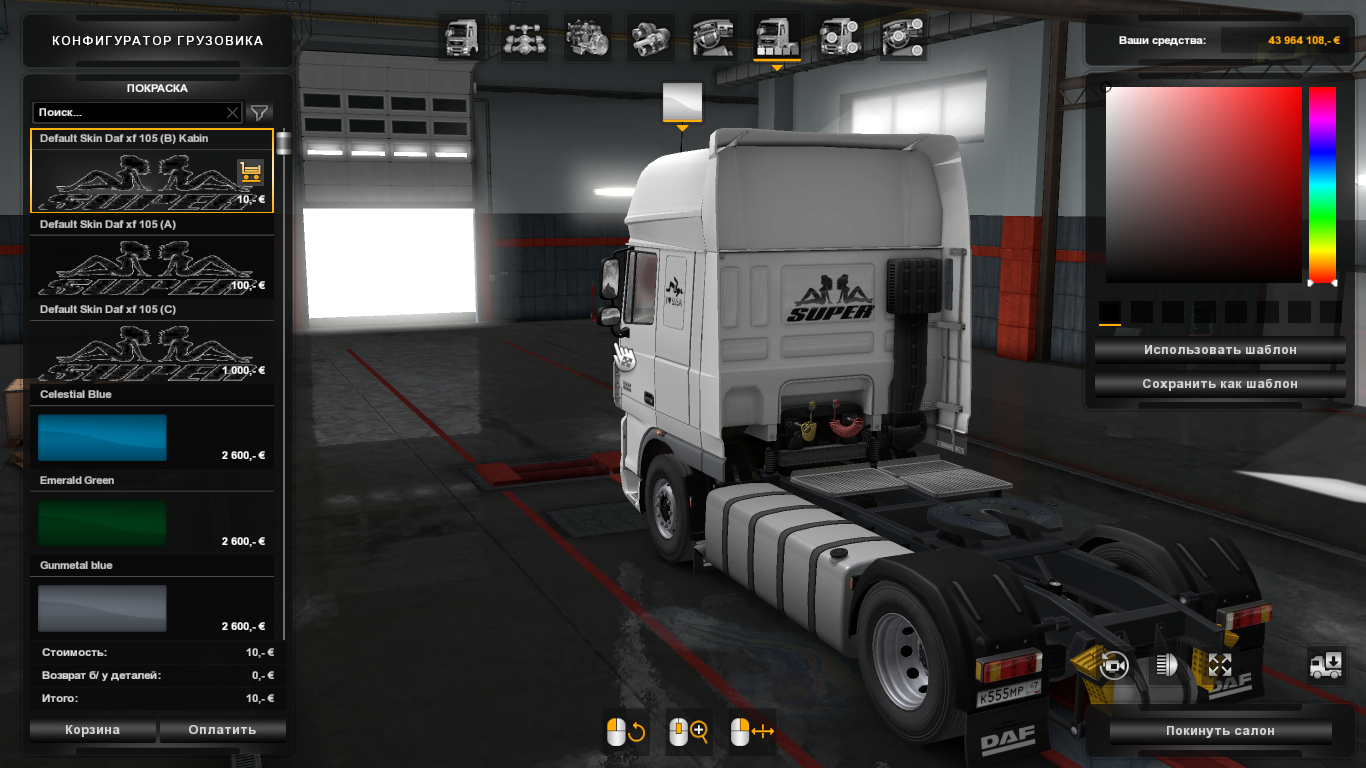The image size is (1366, 768).
Task: Click Оплатить to pay for the paint
Action: tap(222, 729)
